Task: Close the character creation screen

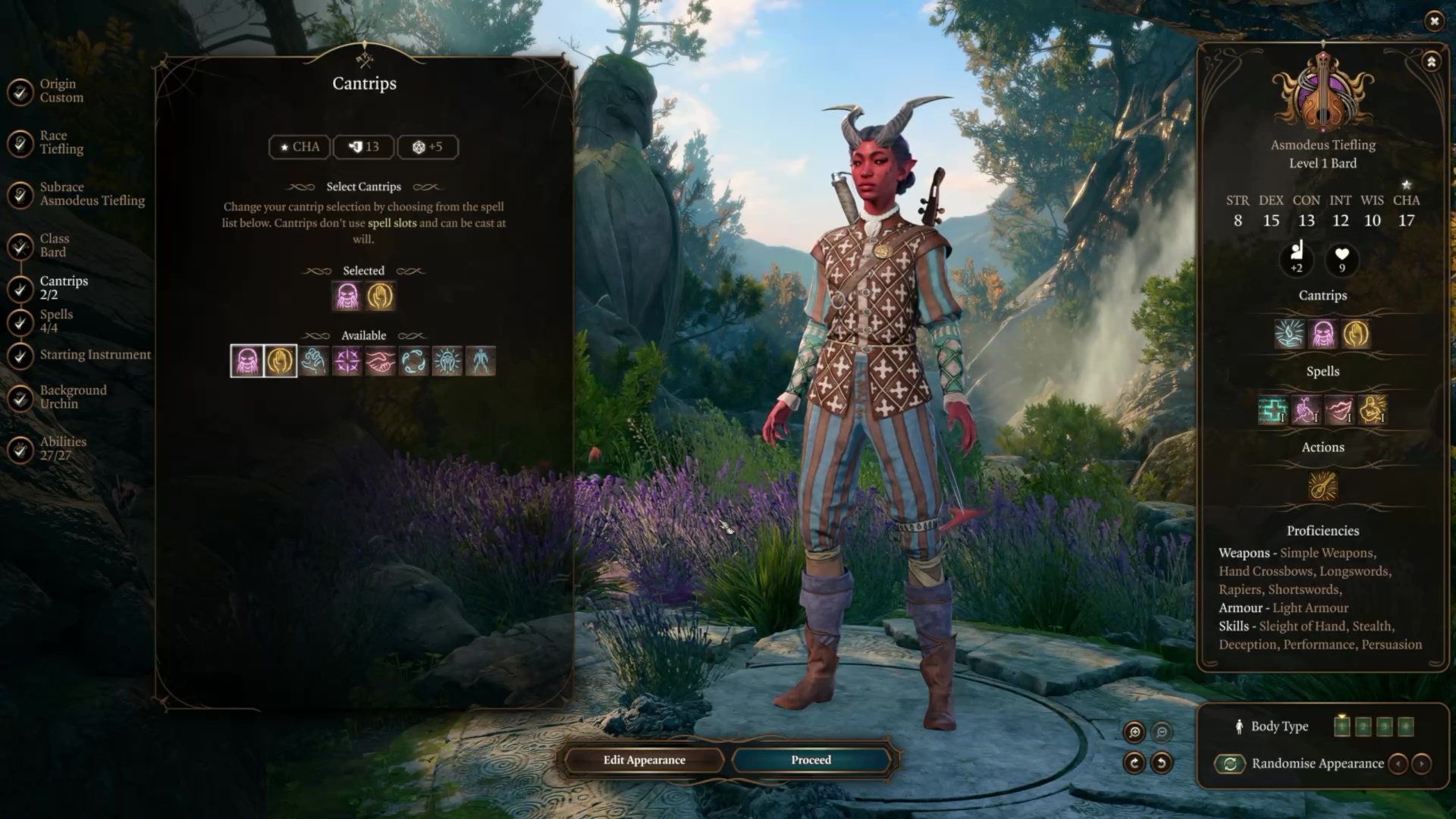Action: (1434, 21)
